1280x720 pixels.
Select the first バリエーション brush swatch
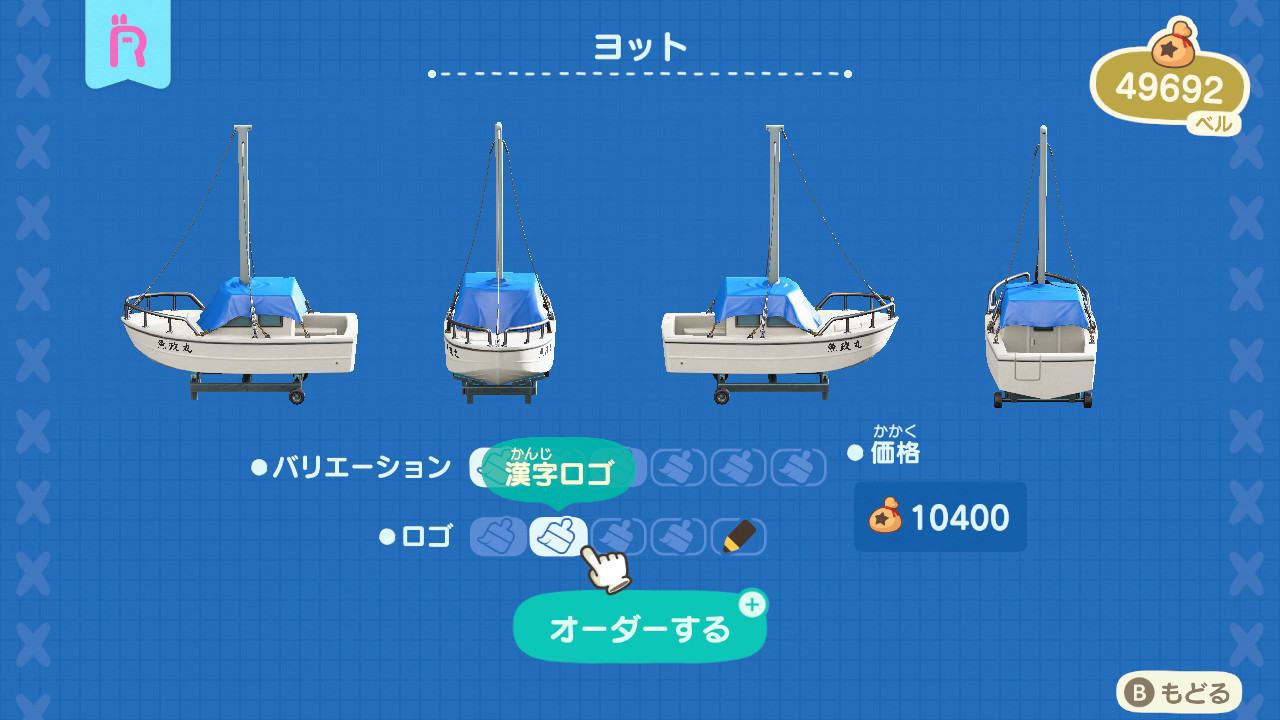(x=497, y=467)
